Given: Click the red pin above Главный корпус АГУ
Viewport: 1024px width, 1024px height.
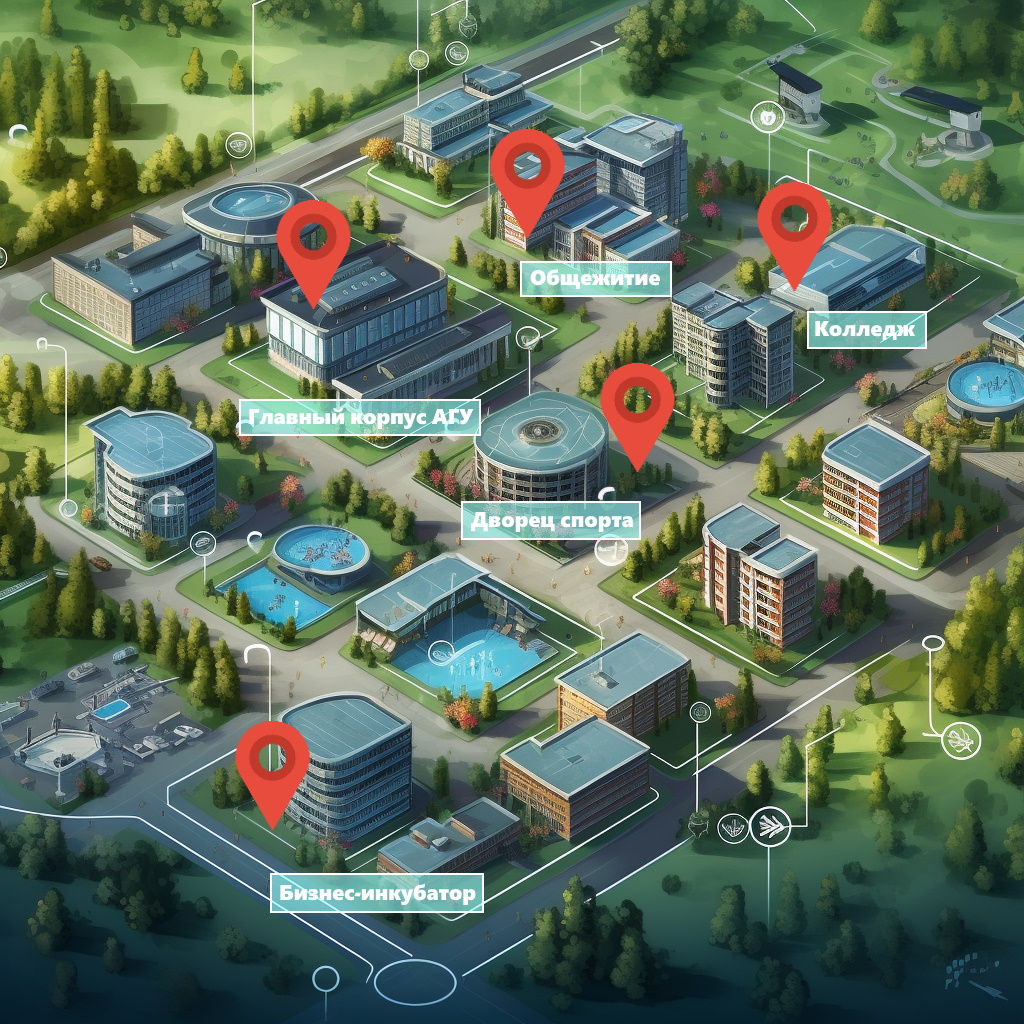Looking at the screenshot, I should pos(313,243).
